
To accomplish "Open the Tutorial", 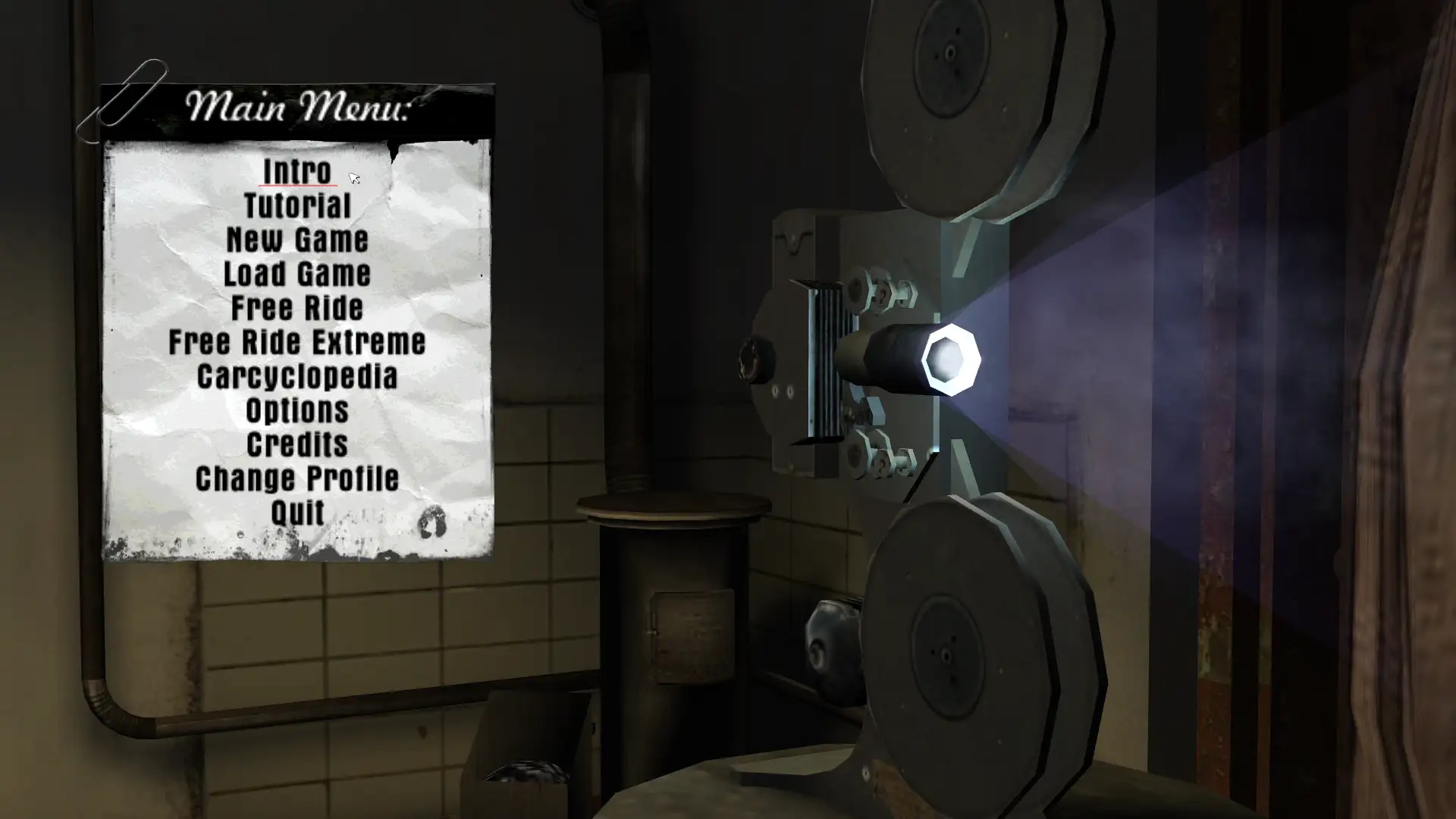I will [297, 206].
